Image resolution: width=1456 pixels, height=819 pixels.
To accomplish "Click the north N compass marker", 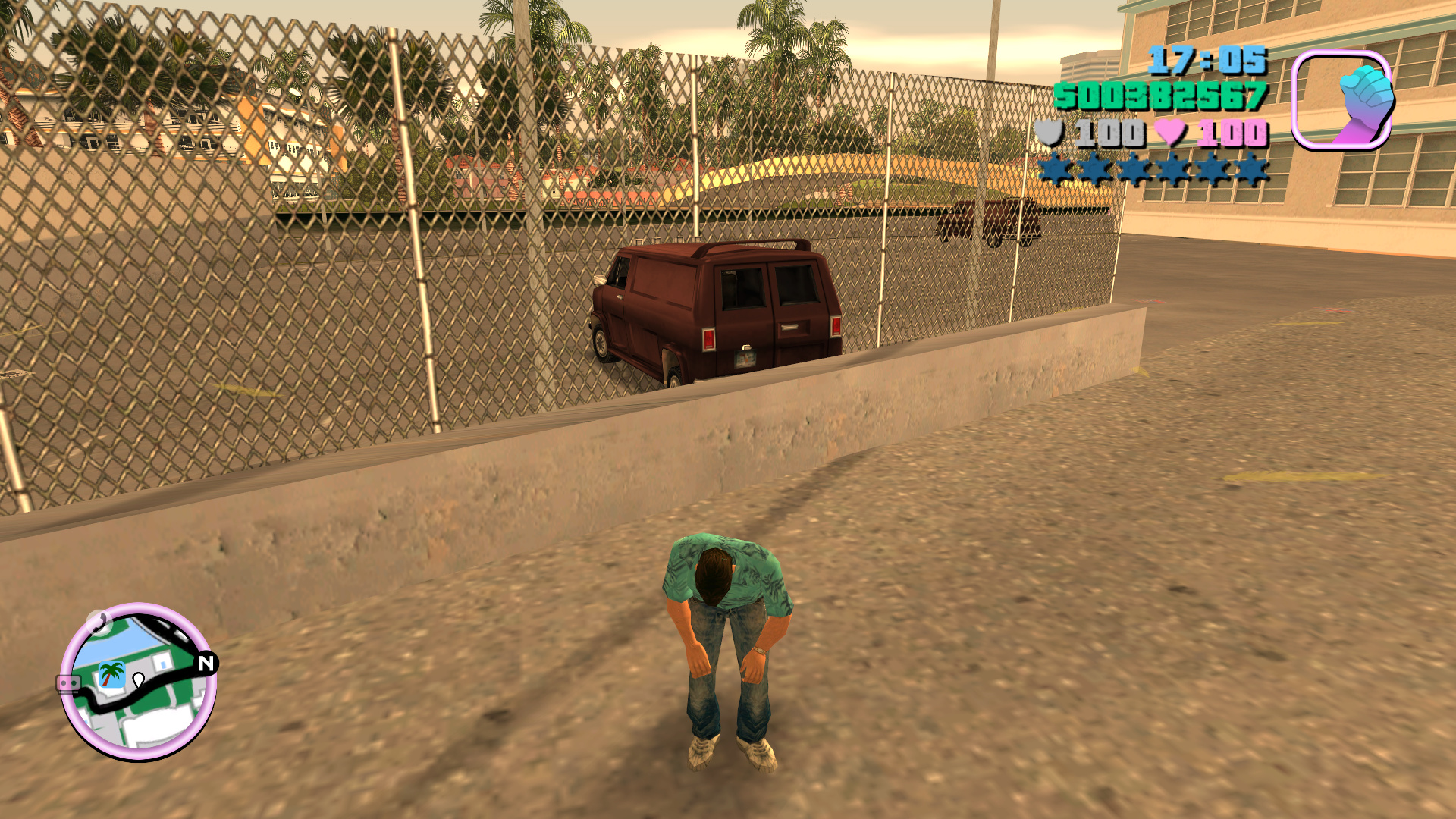I will coord(206,664).
